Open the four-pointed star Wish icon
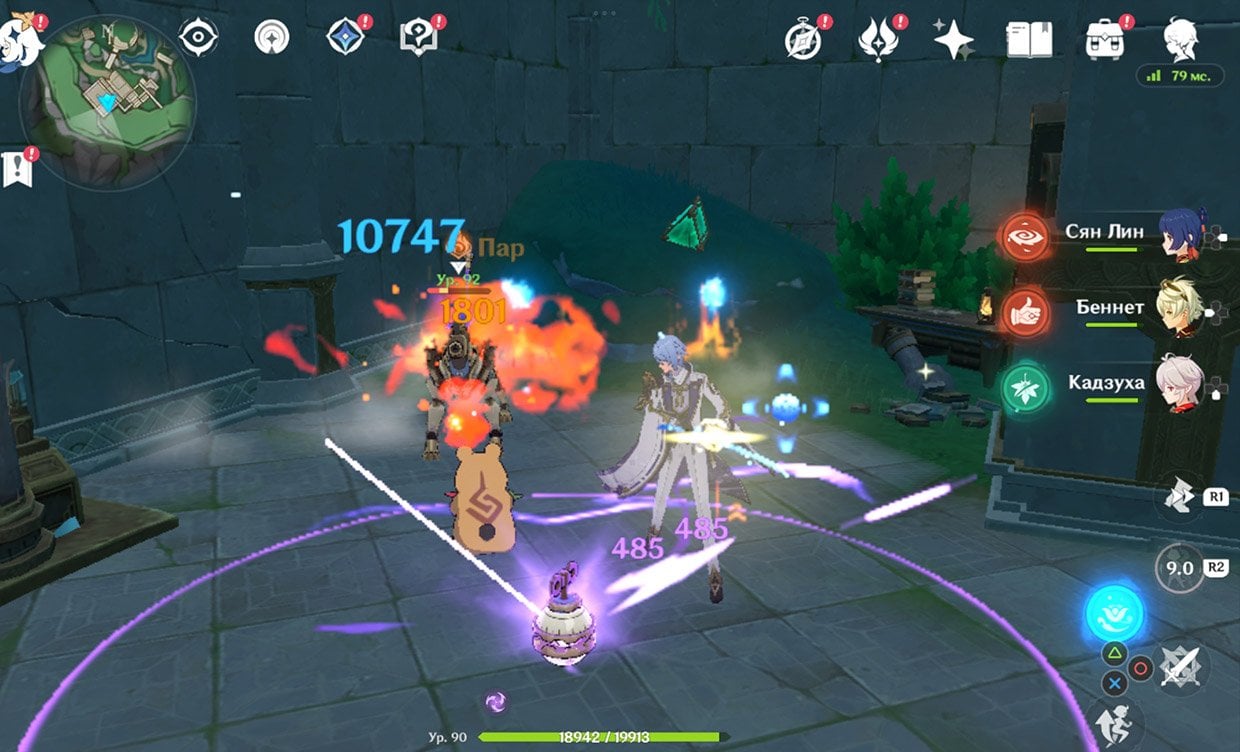 953,40
